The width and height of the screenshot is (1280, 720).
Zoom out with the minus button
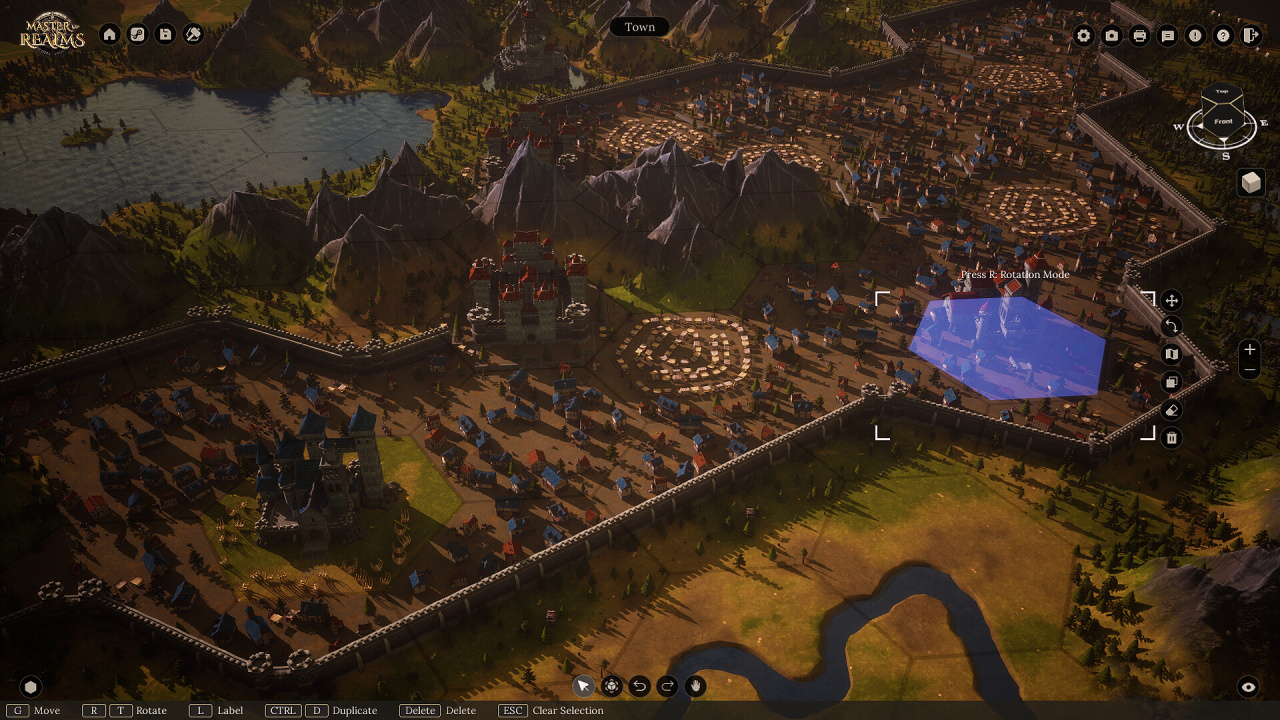1249,370
